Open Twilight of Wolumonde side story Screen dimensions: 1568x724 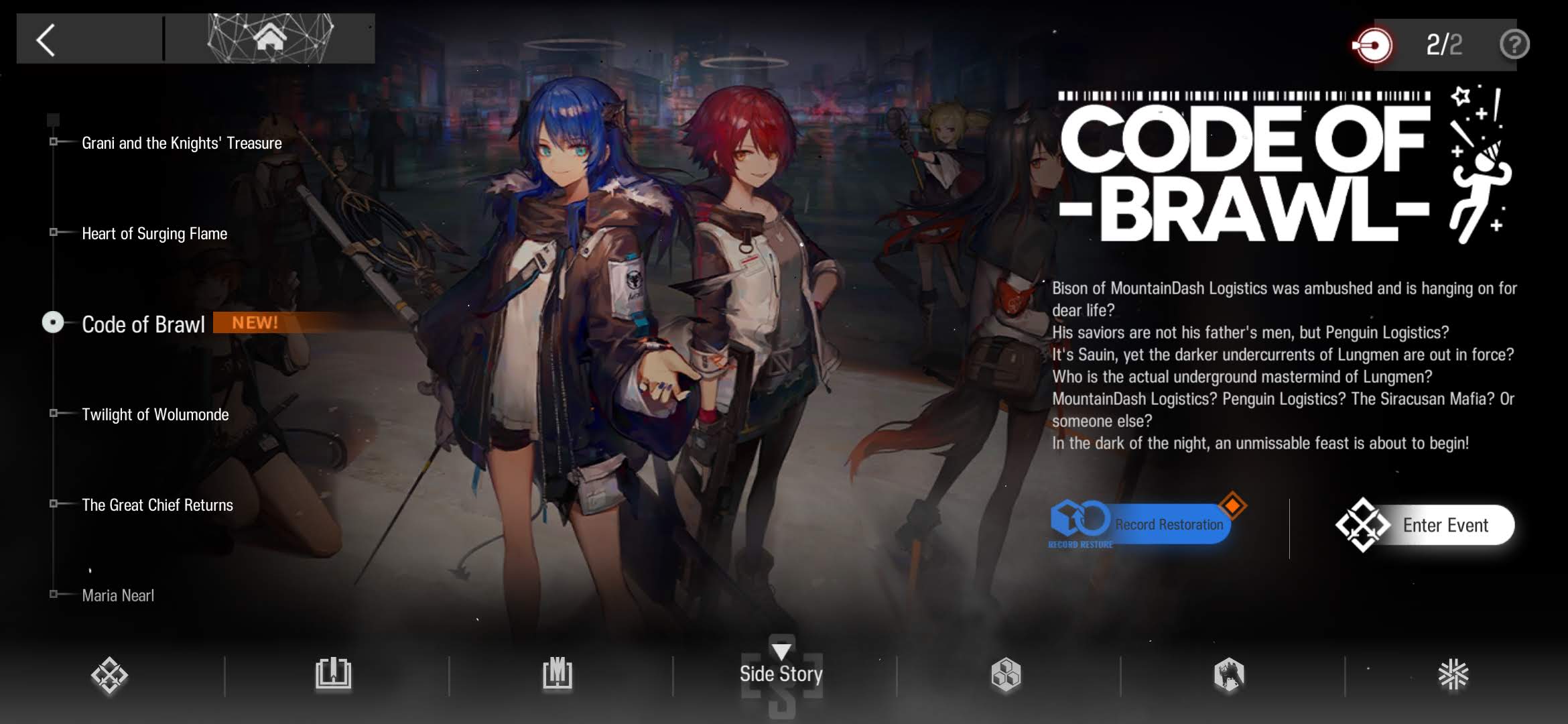coord(155,414)
